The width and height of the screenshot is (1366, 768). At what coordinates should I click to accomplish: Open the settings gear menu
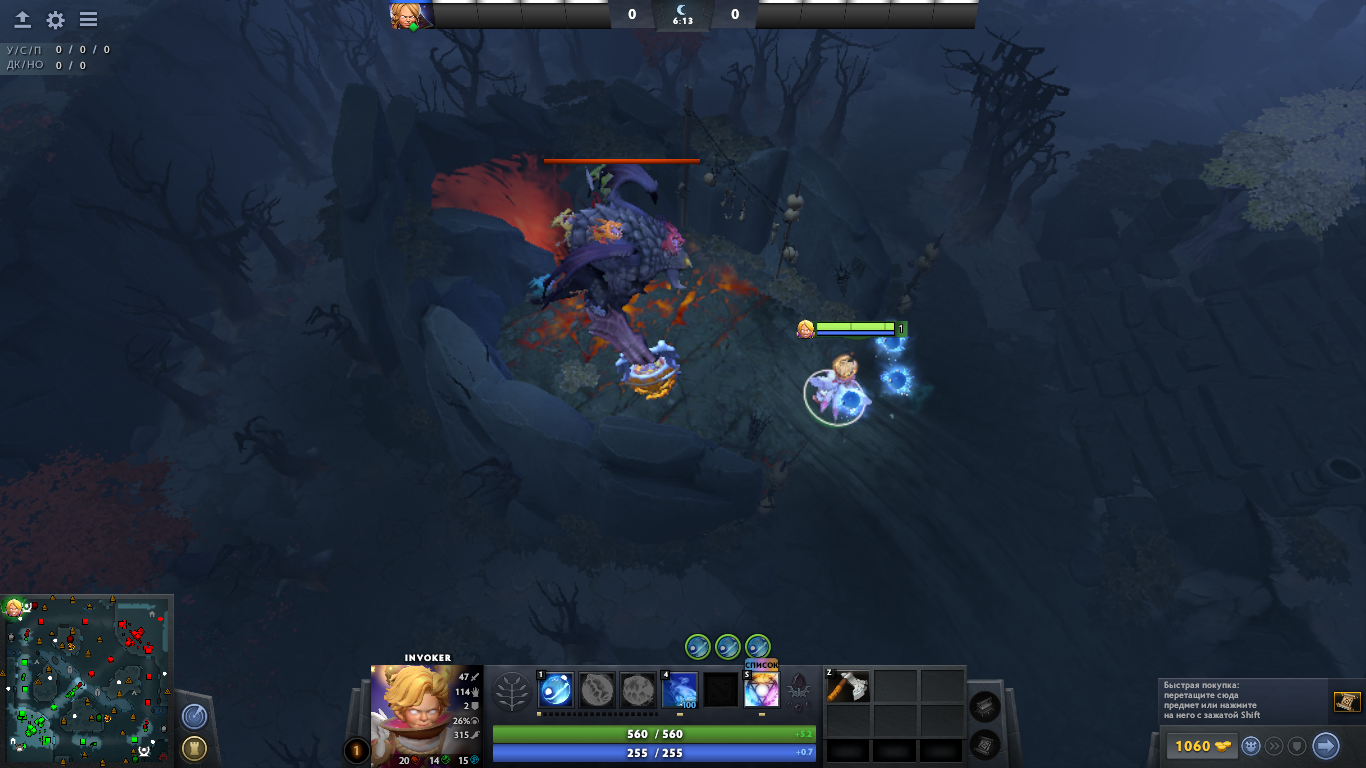(55, 20)
